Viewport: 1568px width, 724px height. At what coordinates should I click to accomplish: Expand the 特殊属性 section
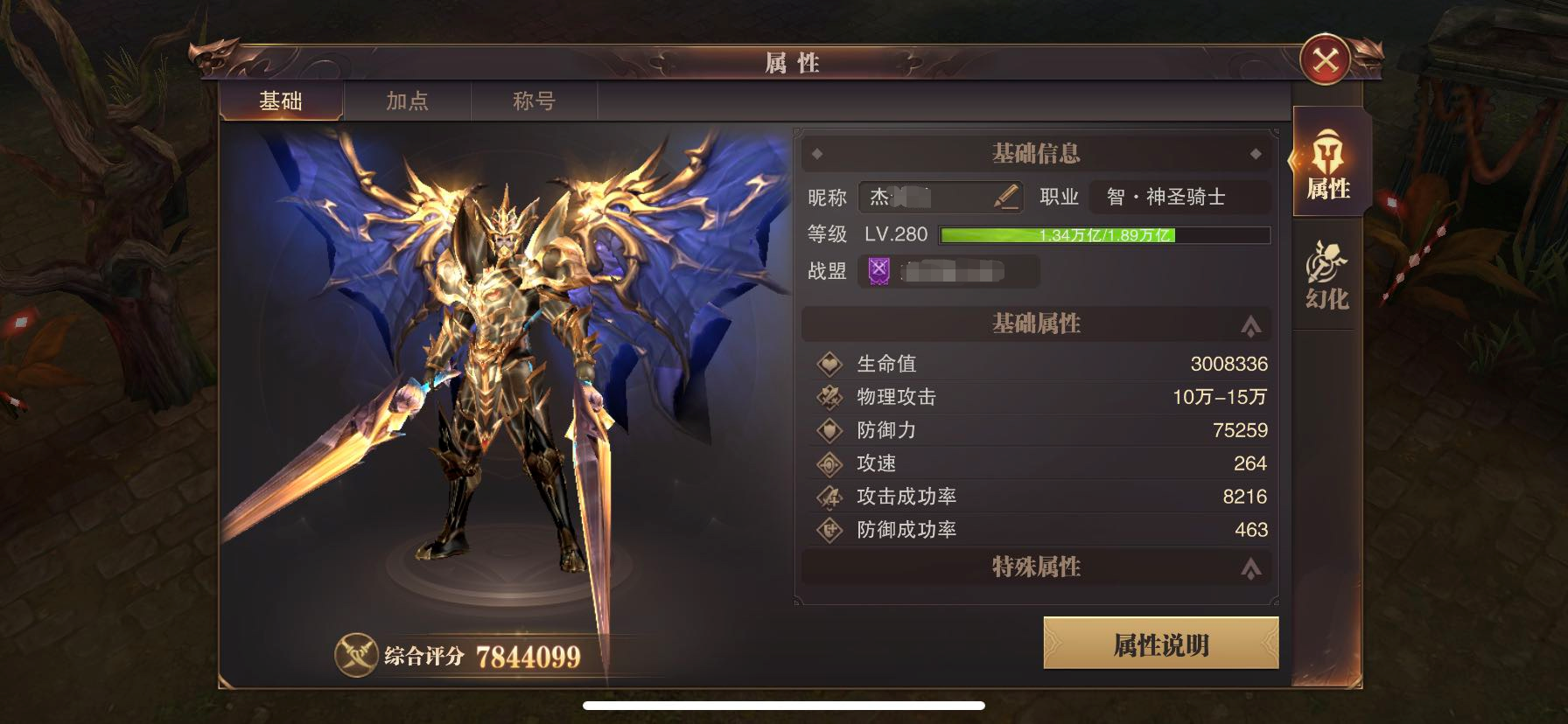click(1251, 568)
